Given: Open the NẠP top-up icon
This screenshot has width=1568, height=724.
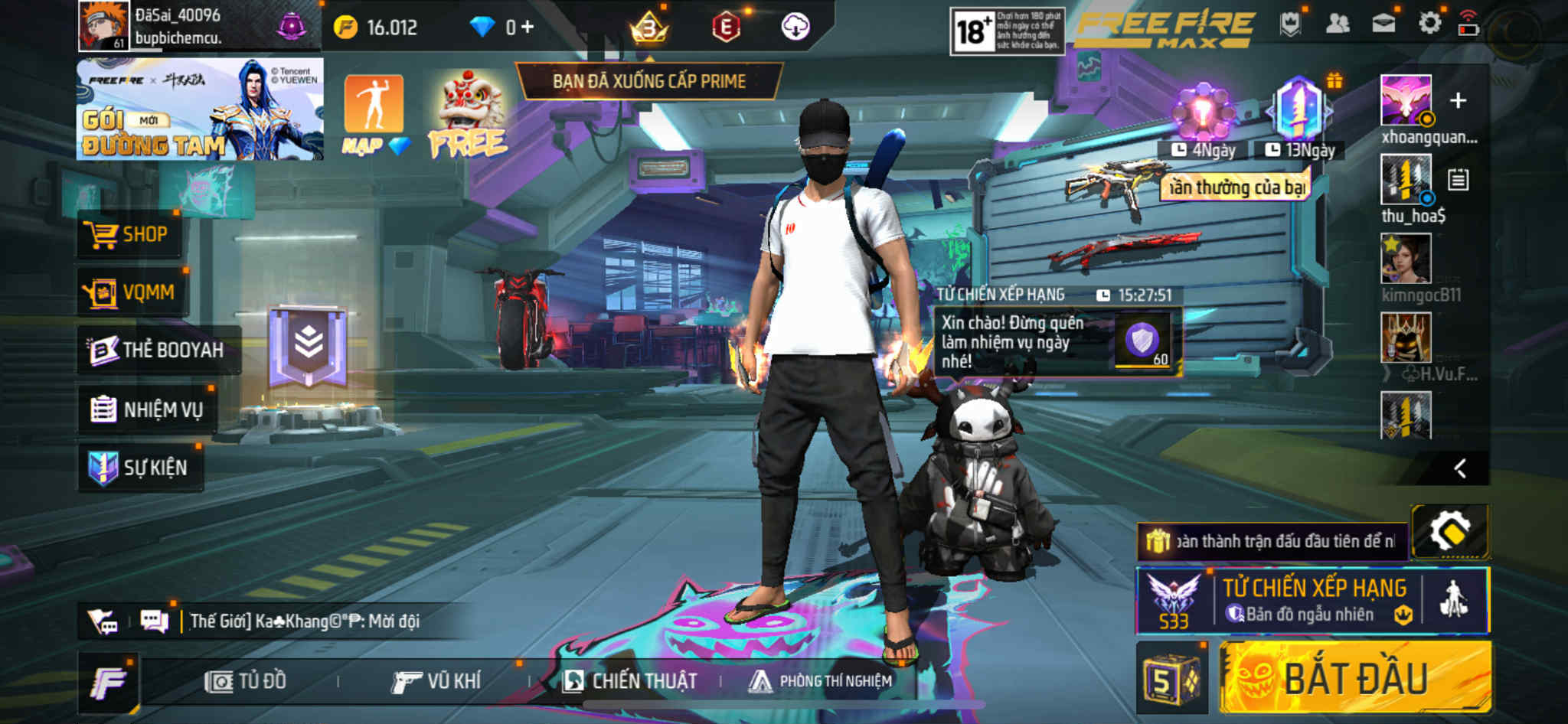Looking at the screenshot, I should pyautogui.click(x=374, y=113).
